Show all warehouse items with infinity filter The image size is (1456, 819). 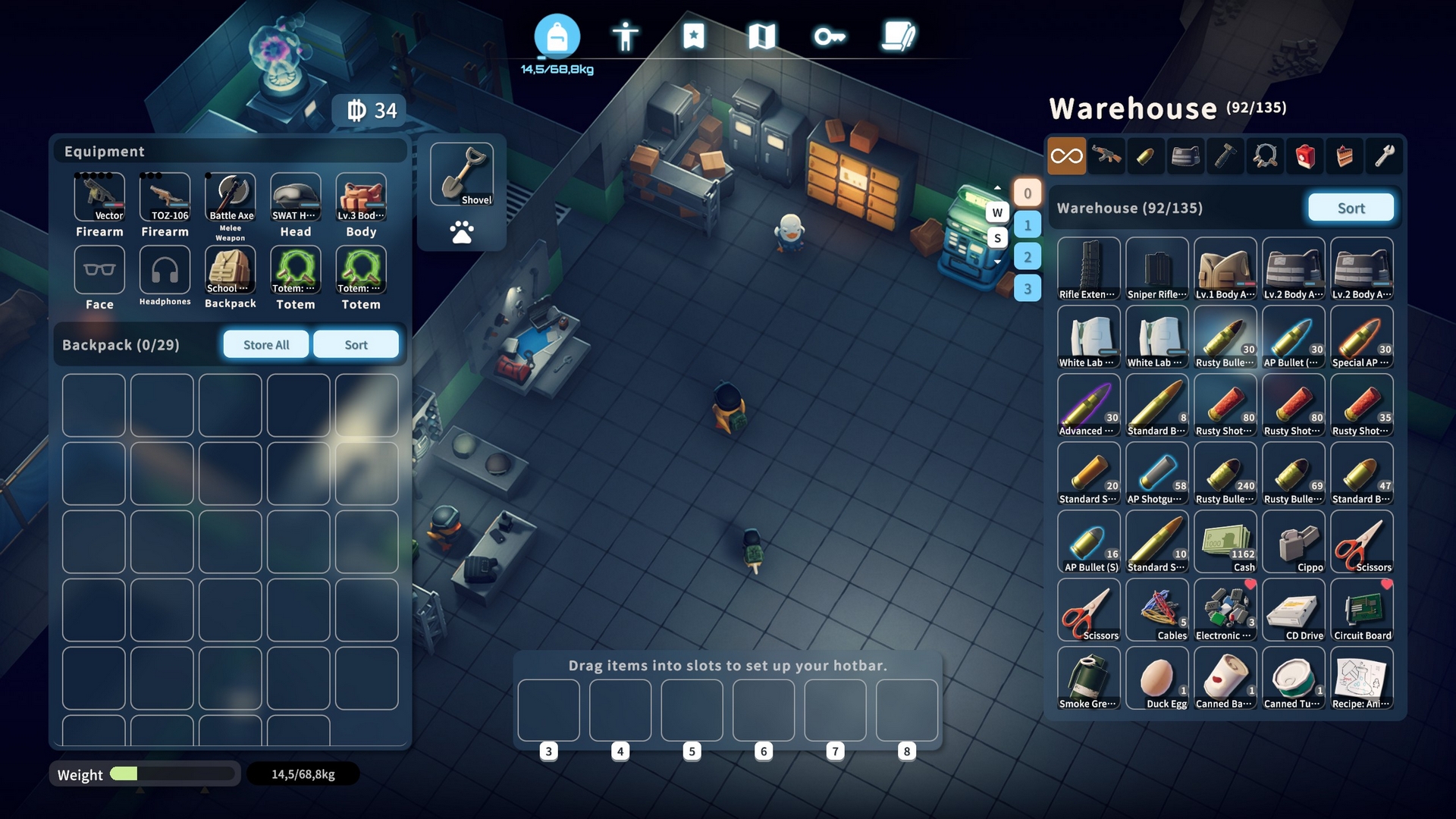click(x=1066, y=156)
